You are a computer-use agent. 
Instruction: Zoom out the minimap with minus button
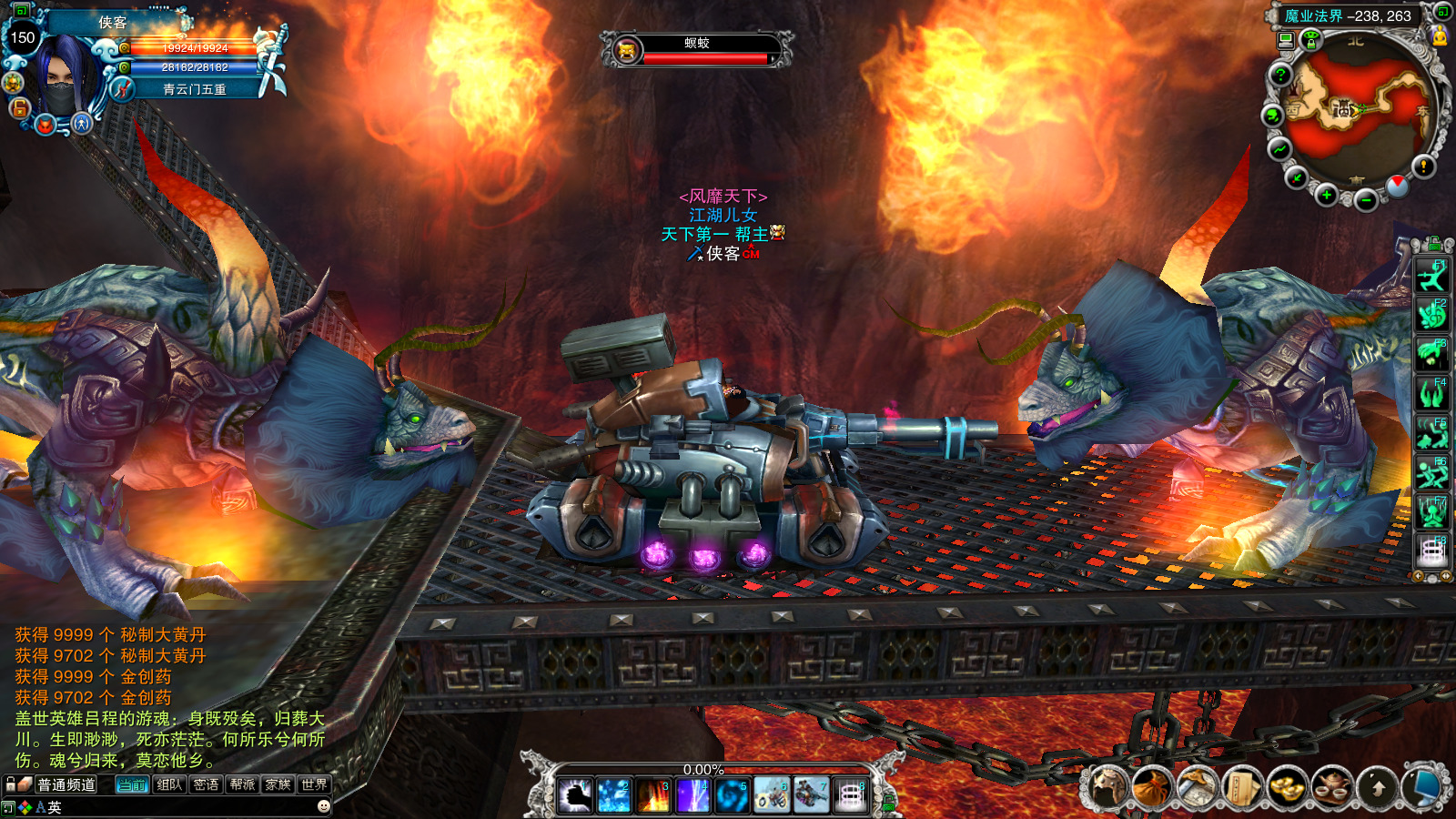click(x=1365, y=200)
